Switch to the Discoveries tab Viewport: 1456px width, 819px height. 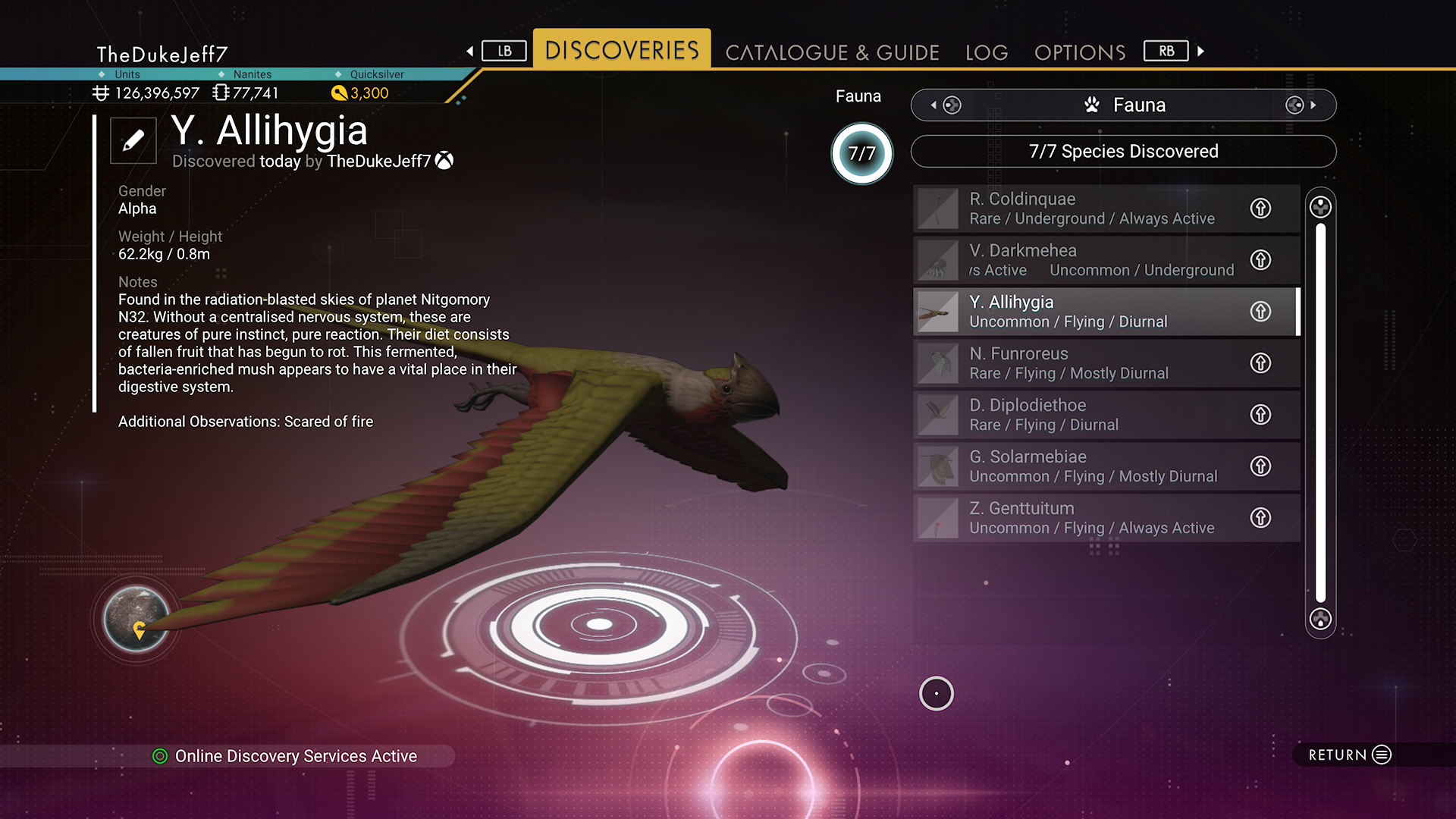tap(622, 50)
